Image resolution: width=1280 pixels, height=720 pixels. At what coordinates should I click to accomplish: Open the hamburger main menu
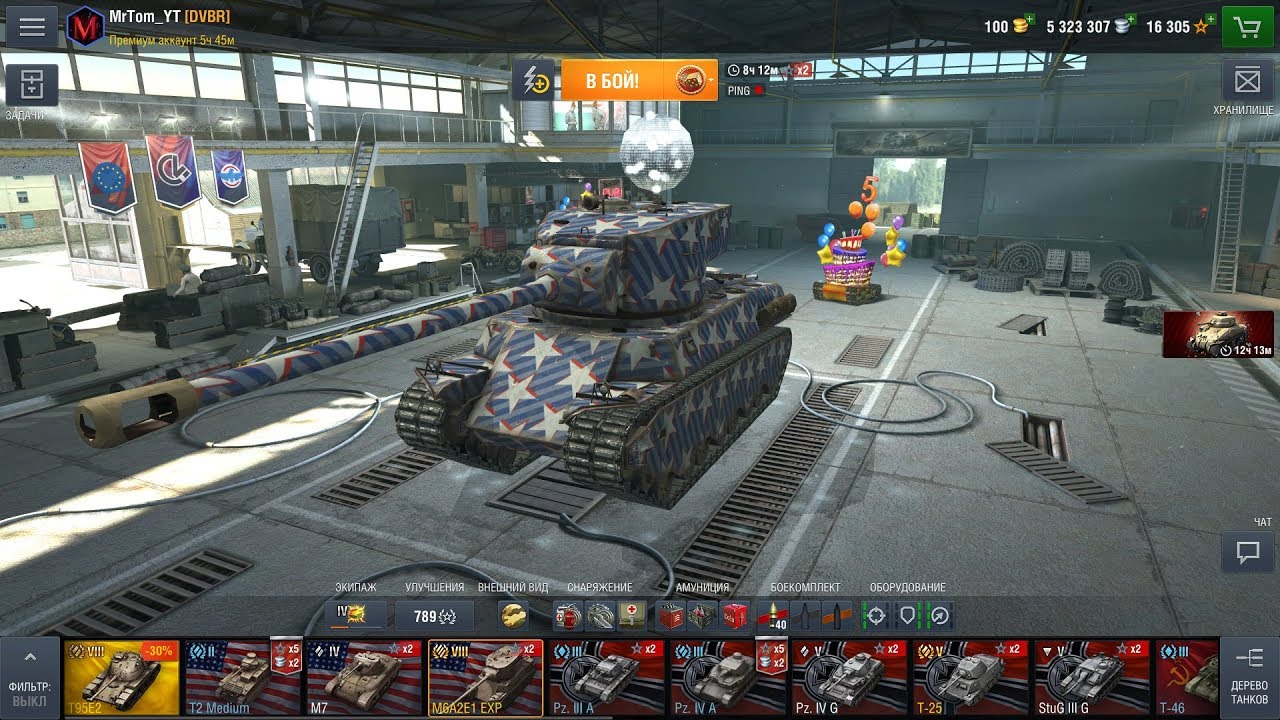(33, 25)
